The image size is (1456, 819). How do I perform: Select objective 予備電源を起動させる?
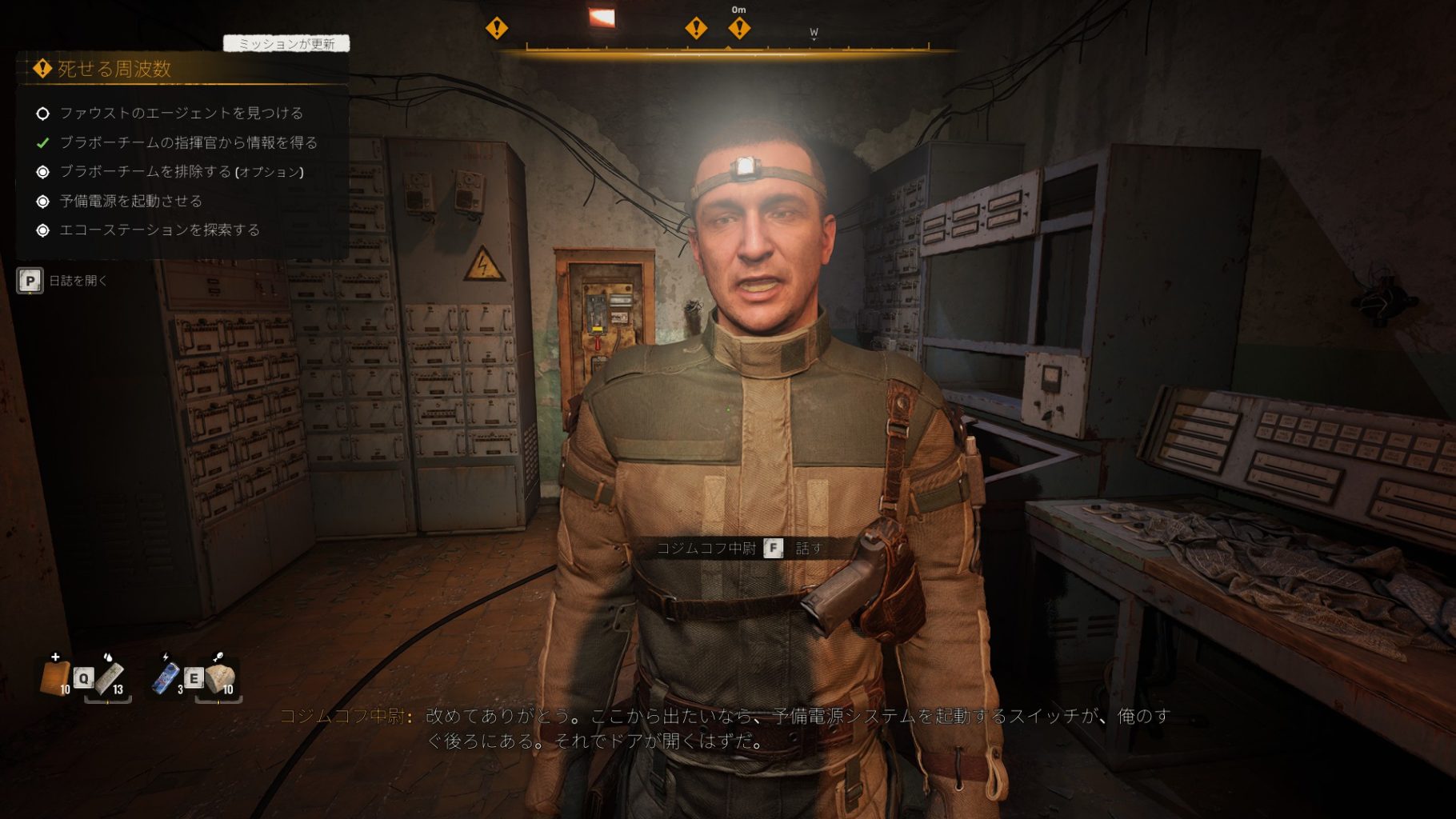pyautogui.click(x=130, y=202)
